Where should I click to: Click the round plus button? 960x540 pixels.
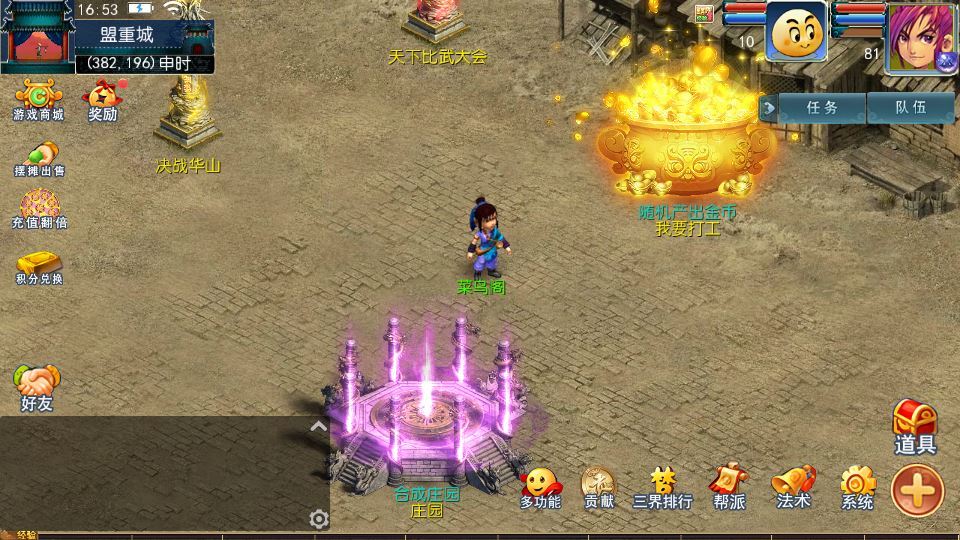(x=917, y=490)
